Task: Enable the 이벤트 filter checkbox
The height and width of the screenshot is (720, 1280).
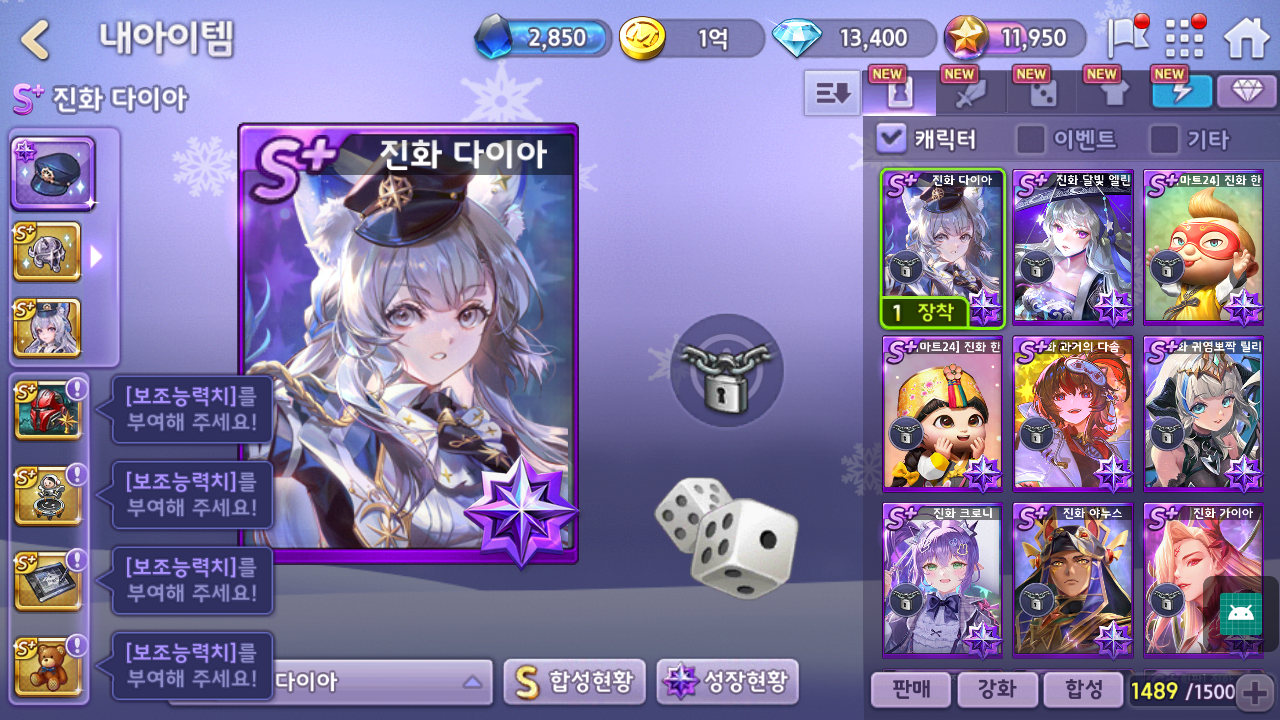Action: 1030,139
